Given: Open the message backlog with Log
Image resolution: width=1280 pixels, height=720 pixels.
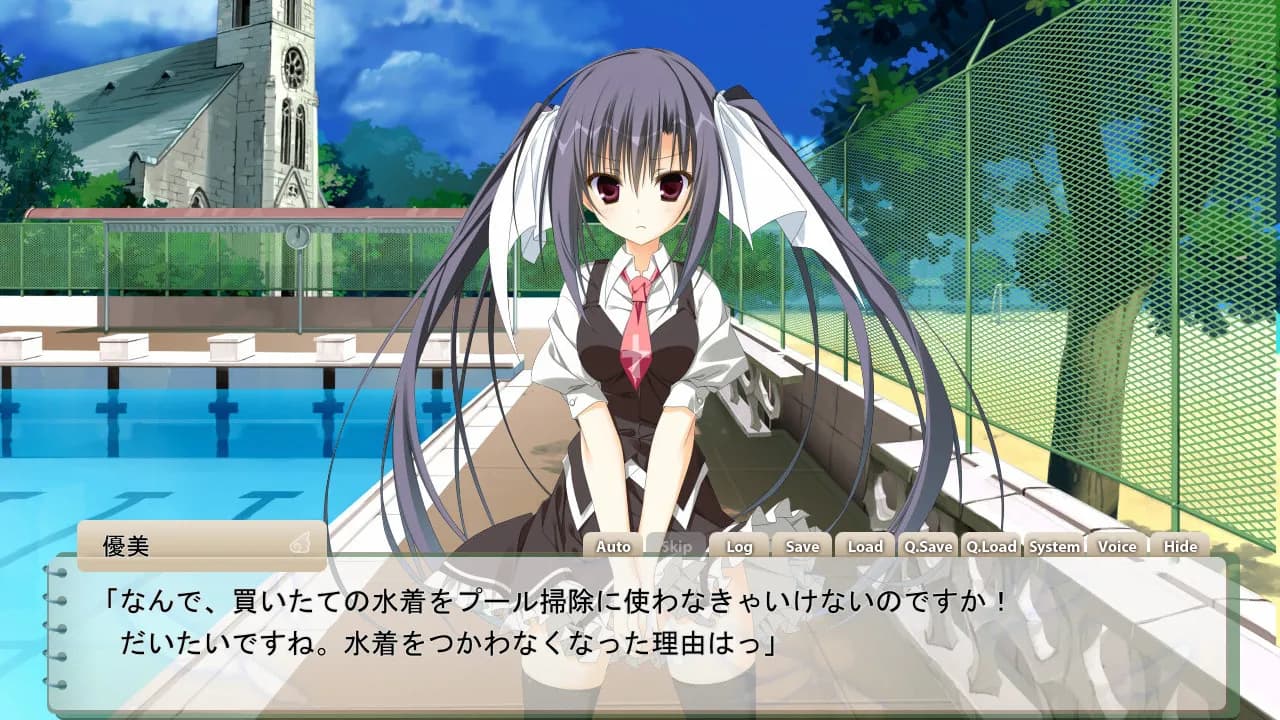Looking at the screenshot, I should coord(739,547).
